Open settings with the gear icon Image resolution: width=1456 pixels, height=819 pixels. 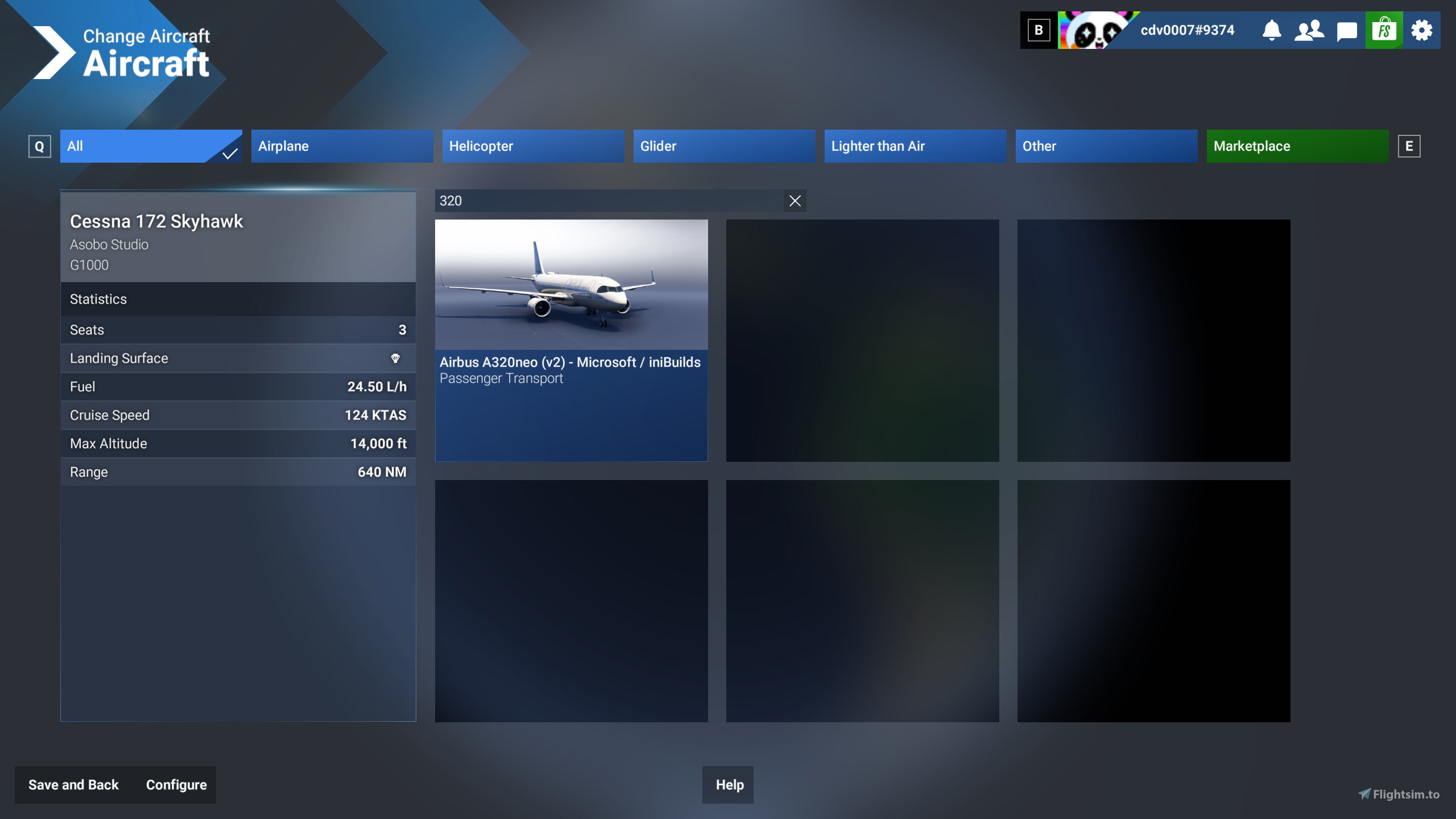coord(1422,30)
